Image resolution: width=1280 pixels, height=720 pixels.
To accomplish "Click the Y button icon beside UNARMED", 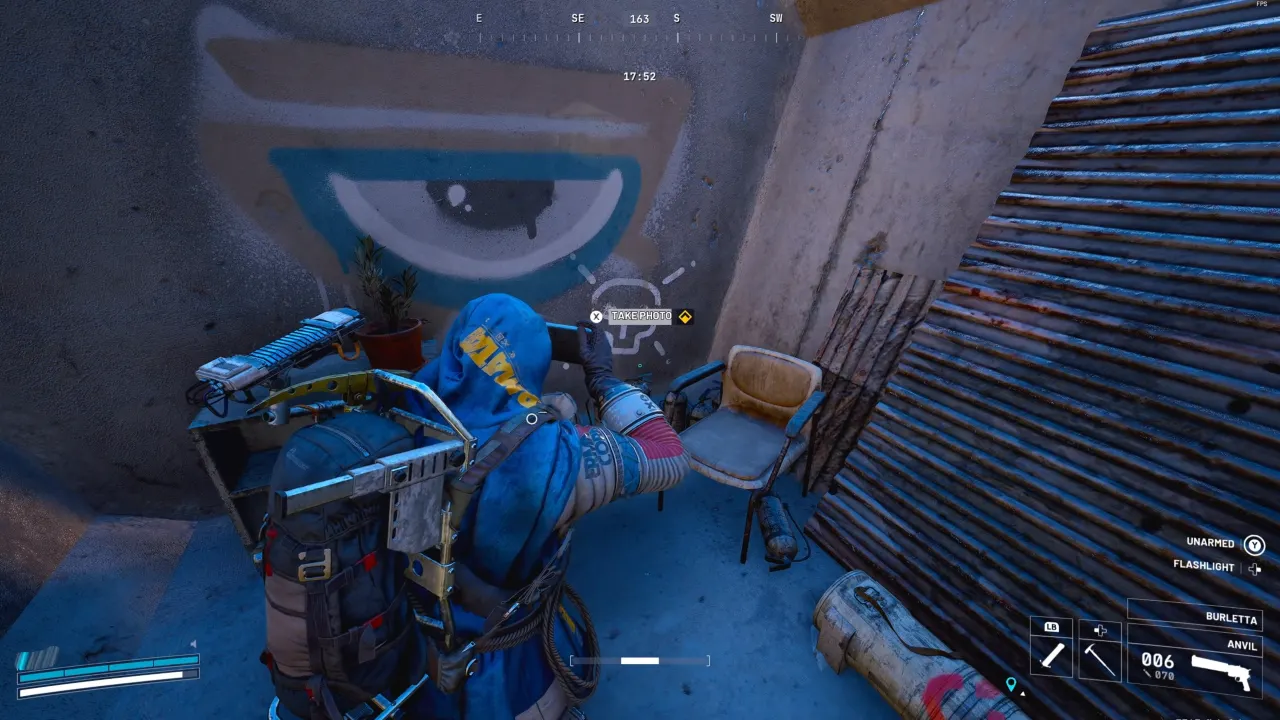I will 1253,544.
